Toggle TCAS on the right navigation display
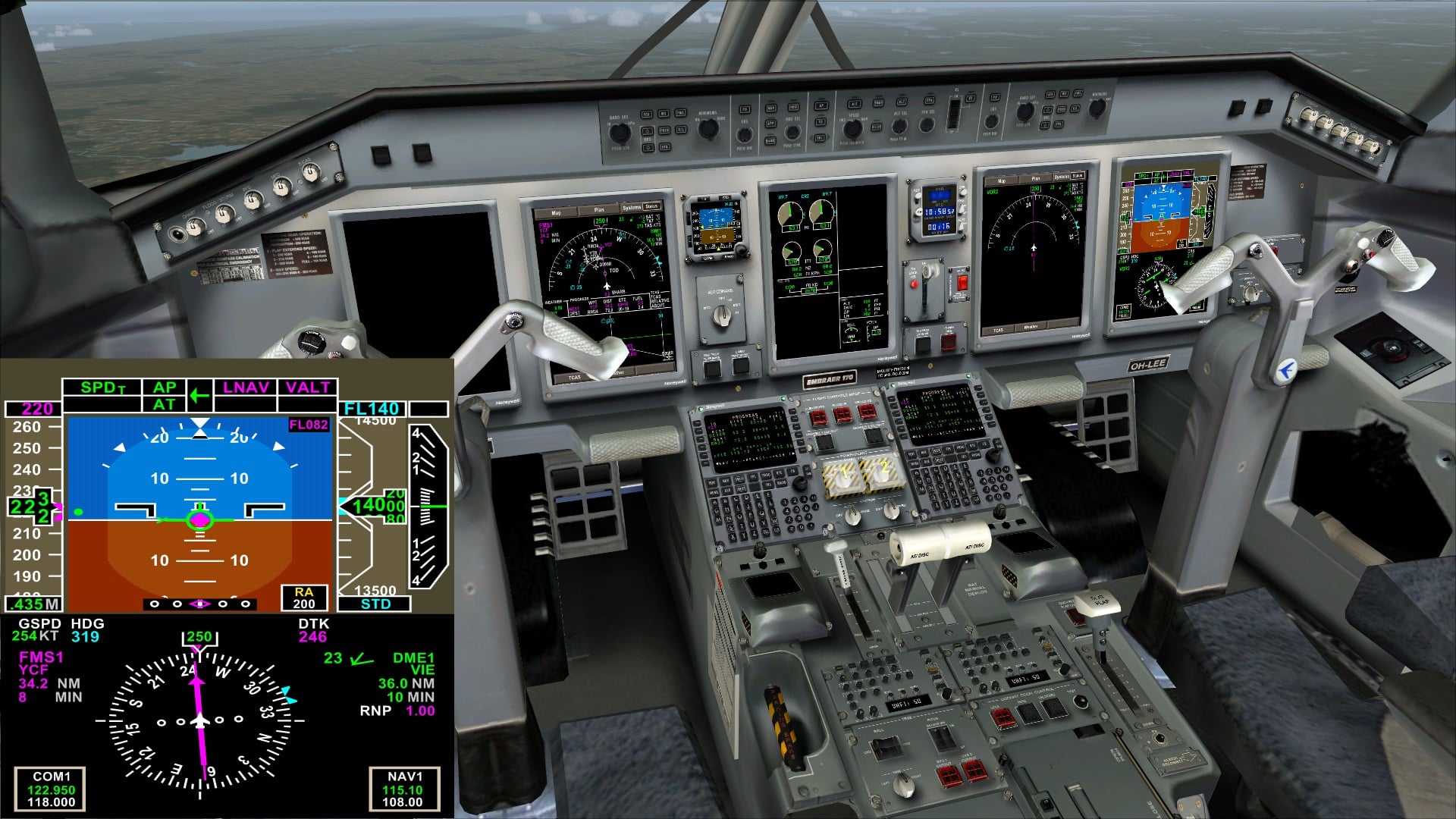The width and height of the screenshot is (1456, 819). coord(998,330)
